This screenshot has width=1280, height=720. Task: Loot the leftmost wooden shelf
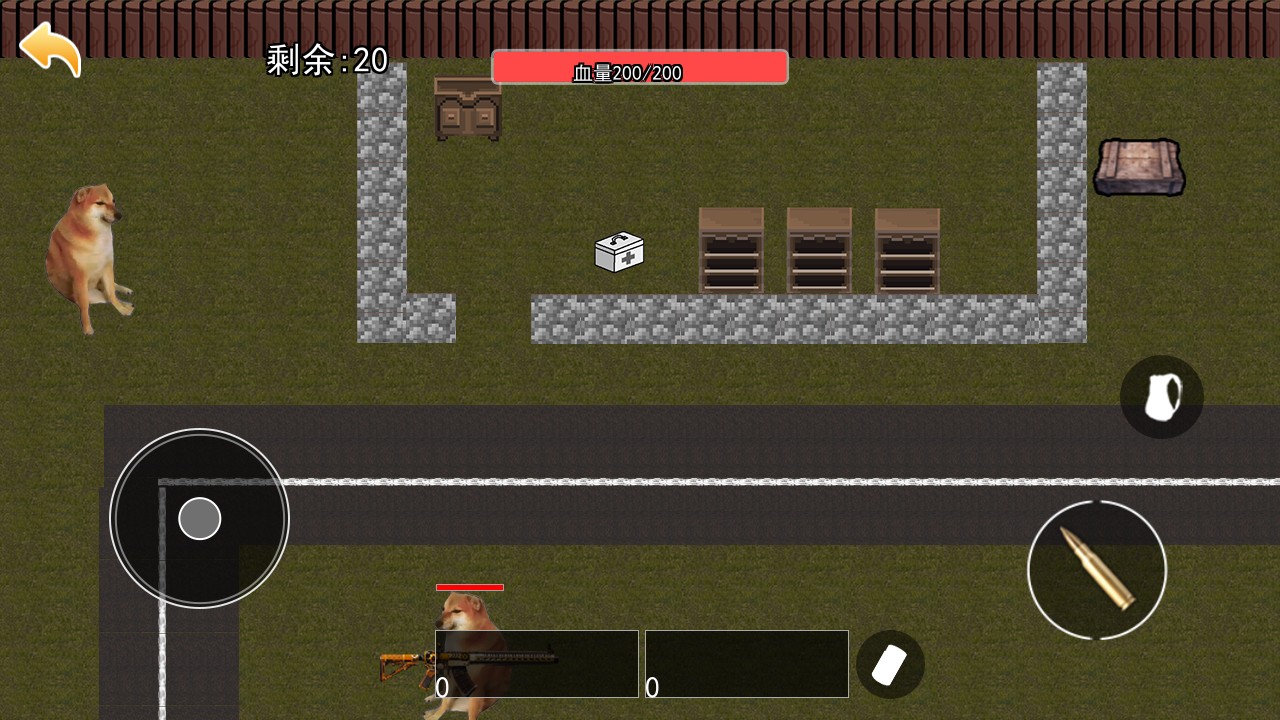point(731,250)
